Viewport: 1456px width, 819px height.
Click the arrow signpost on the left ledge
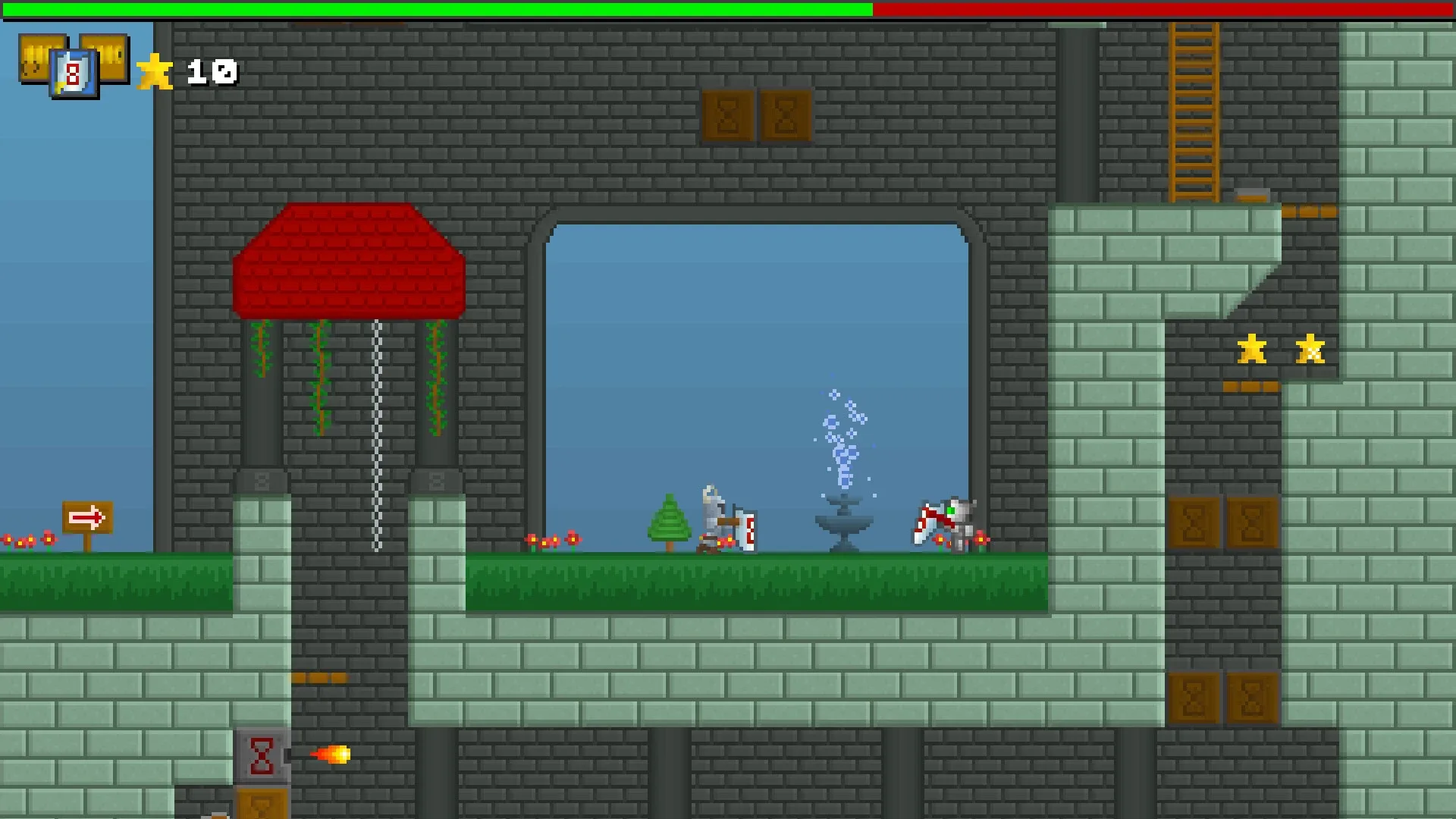click(89, 516)
